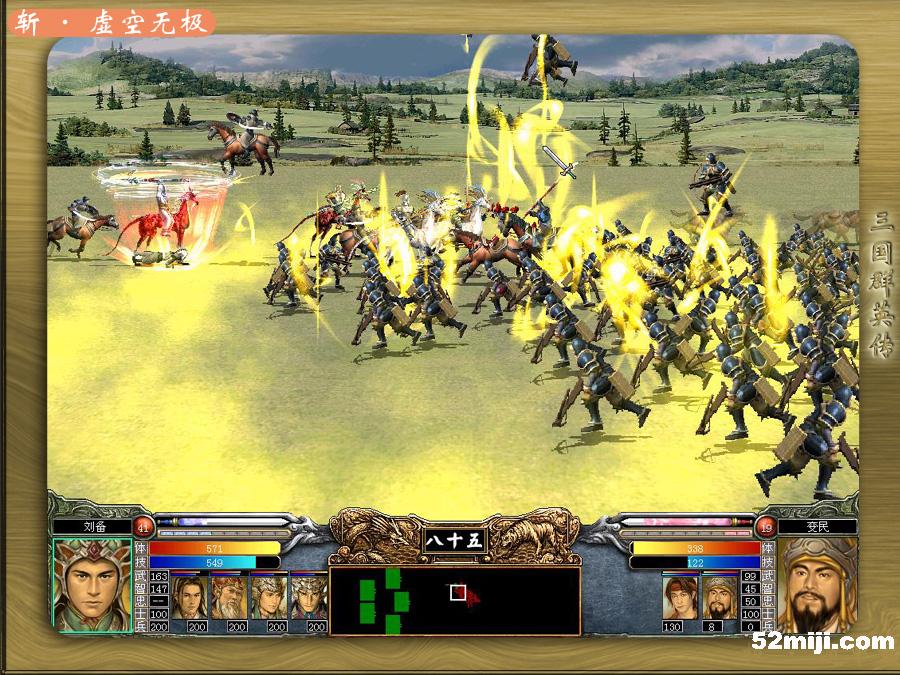The height and width of the screenshot is (675, 900).
Task: Select Liu Bei's main general portrait
Action: (x=92, y=585)
